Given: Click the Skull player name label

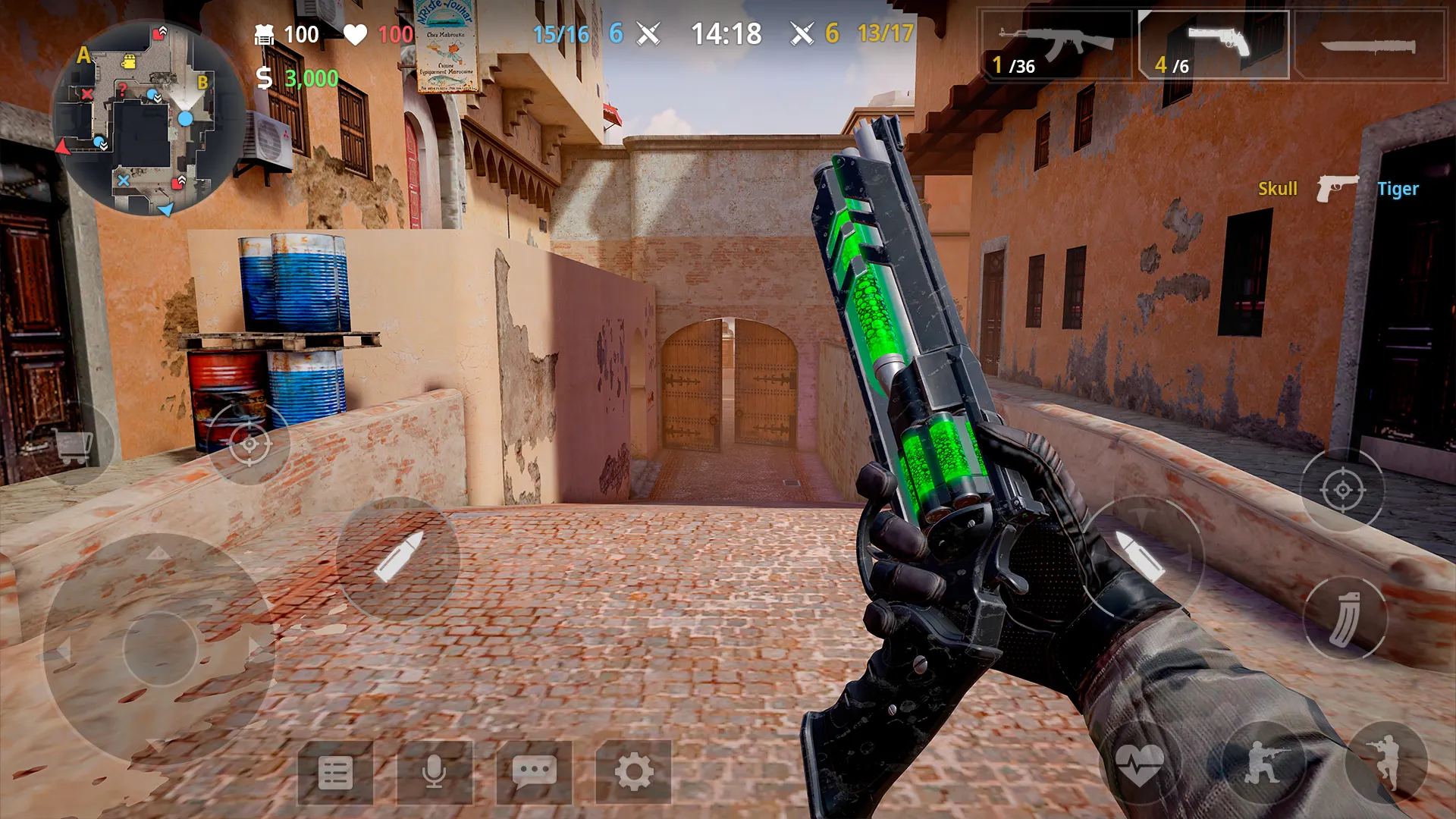Looking at the screenshot, I should click(1278, 189).
